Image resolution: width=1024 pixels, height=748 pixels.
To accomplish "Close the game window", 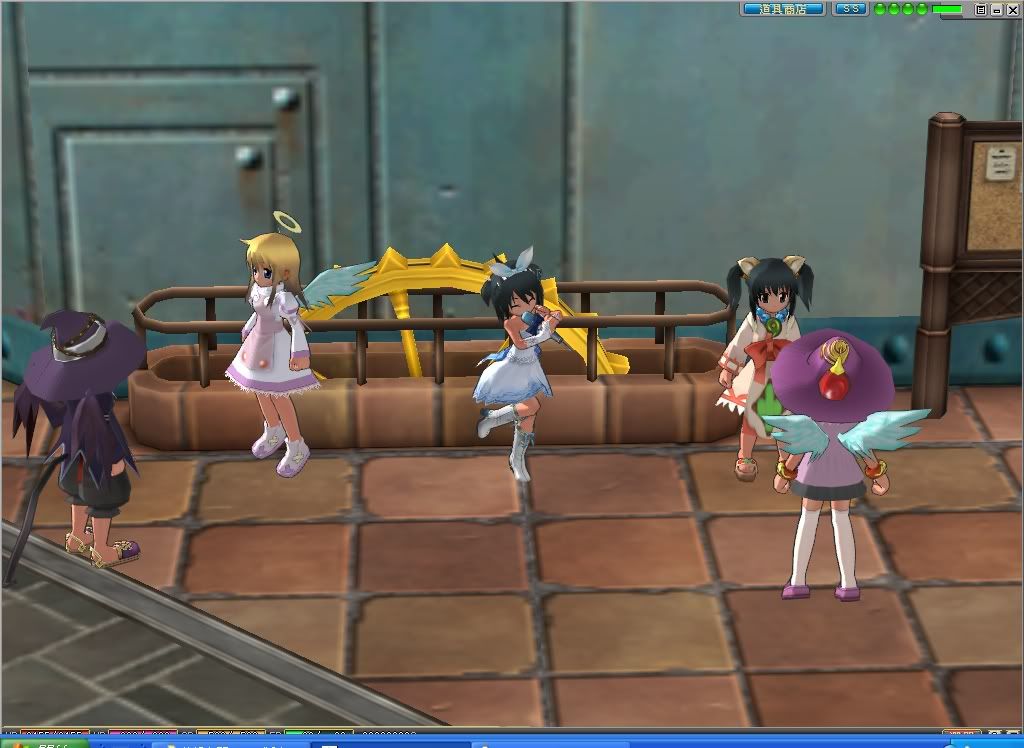I will [x=1011, y=9].
